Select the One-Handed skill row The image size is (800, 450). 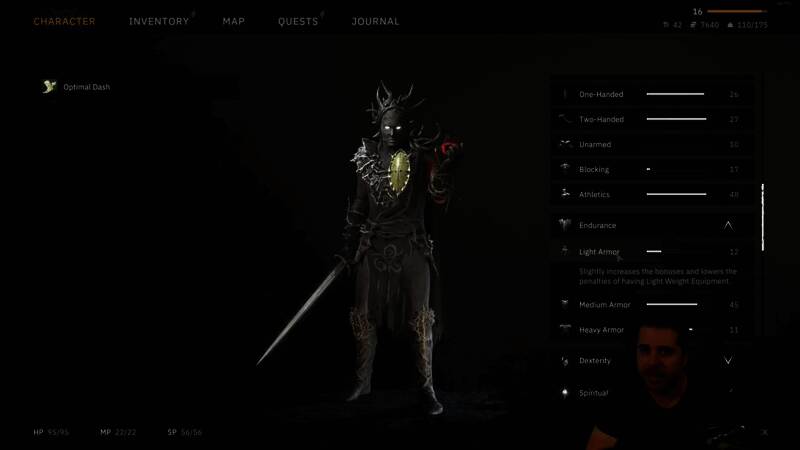(x=650, y=94)
